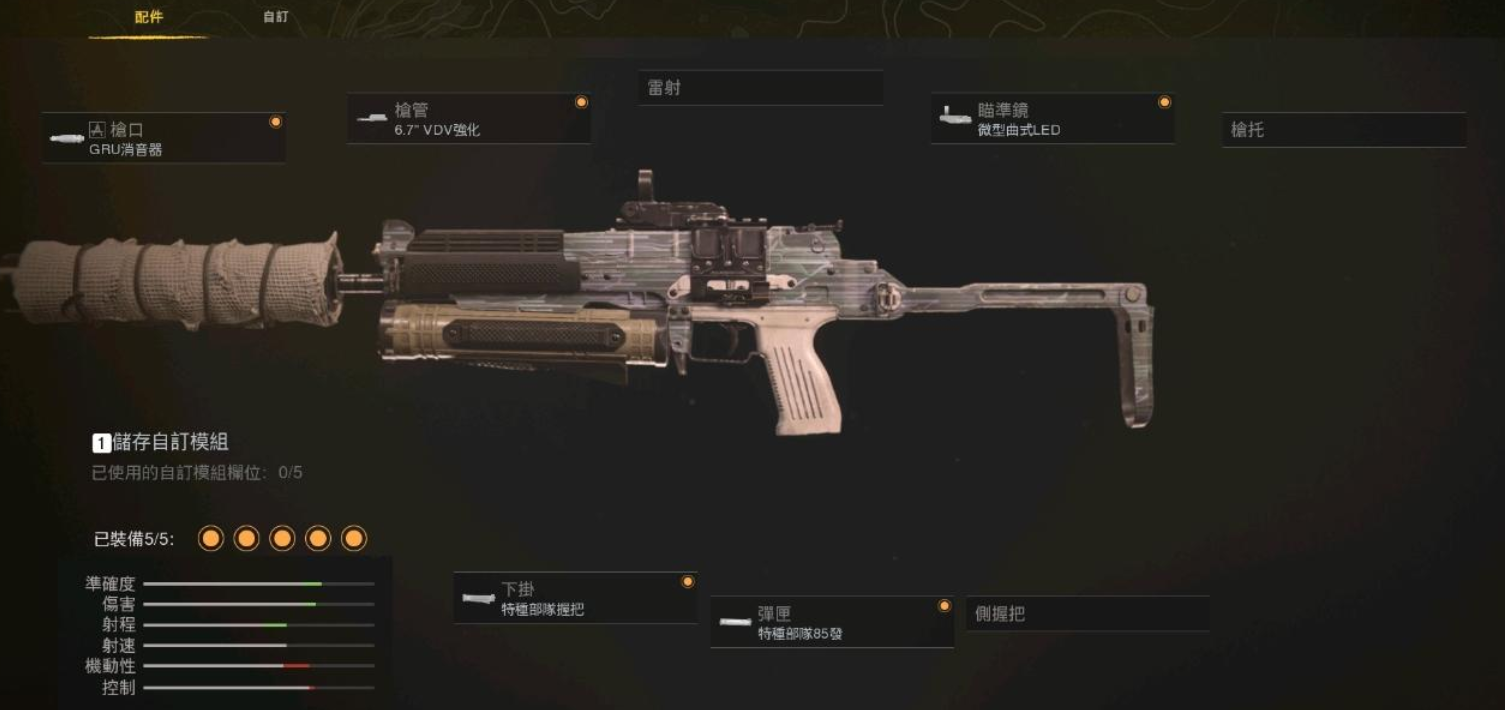Viewport: 1505px width, 710px height.
Task: Choose the empty 側握把 rear grip slot
Action: coord(1087,614)
